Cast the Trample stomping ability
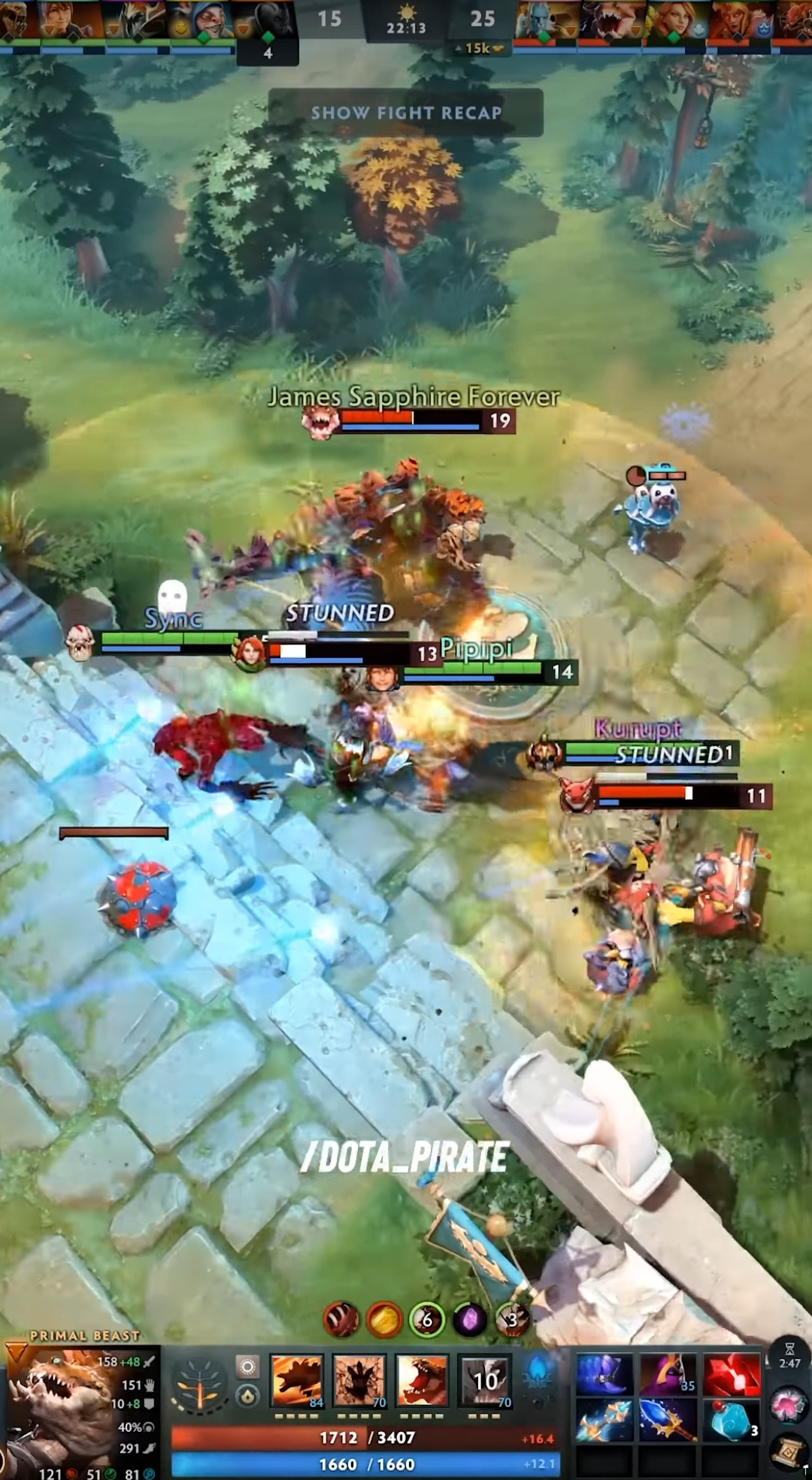 click(x=359, y=1380)
